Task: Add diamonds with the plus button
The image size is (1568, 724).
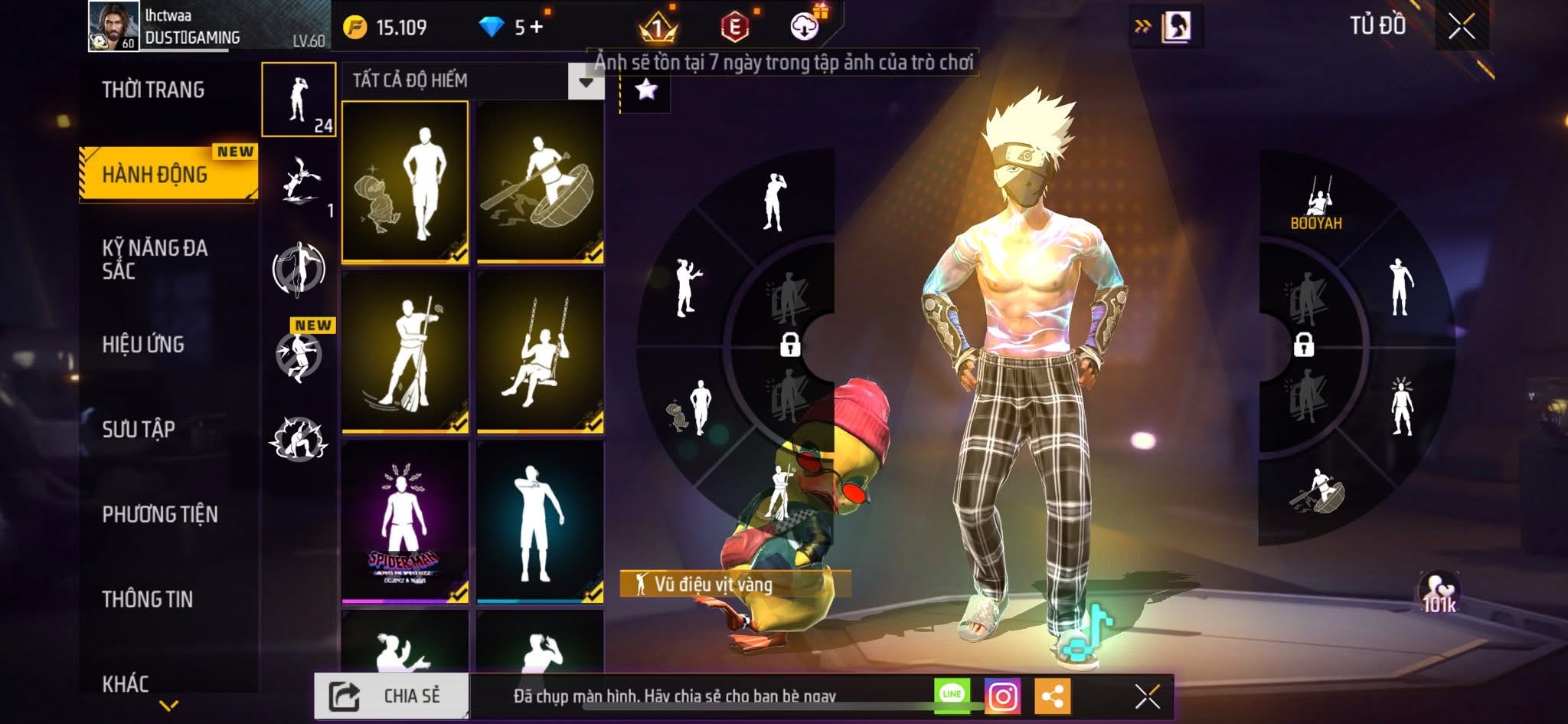Action: [x=536, y=28]
